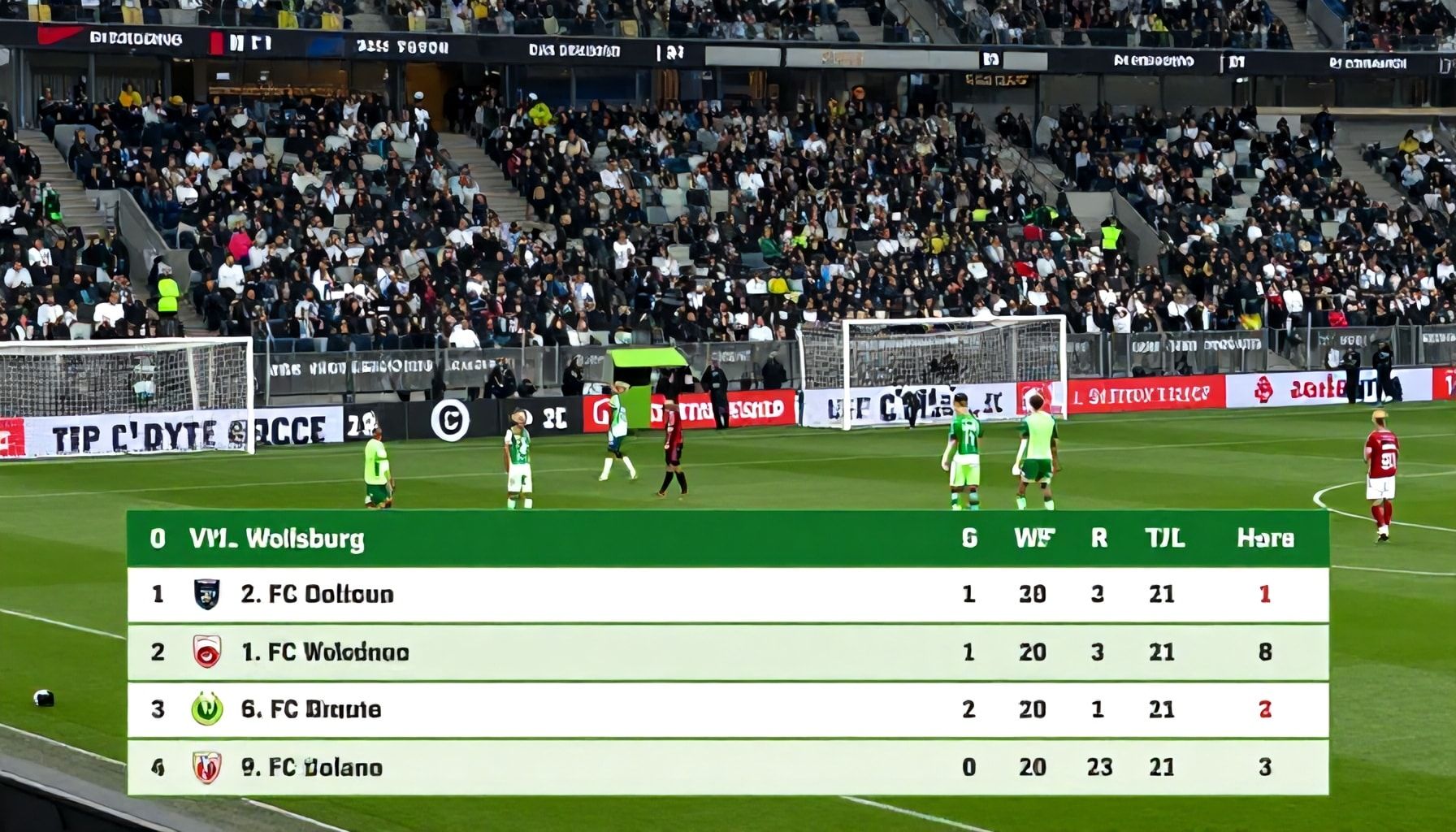Viewport: 1456px width, 832px height.
Task: Click the green 6. FC Draute crest
Action: click(x=207, y=709)
